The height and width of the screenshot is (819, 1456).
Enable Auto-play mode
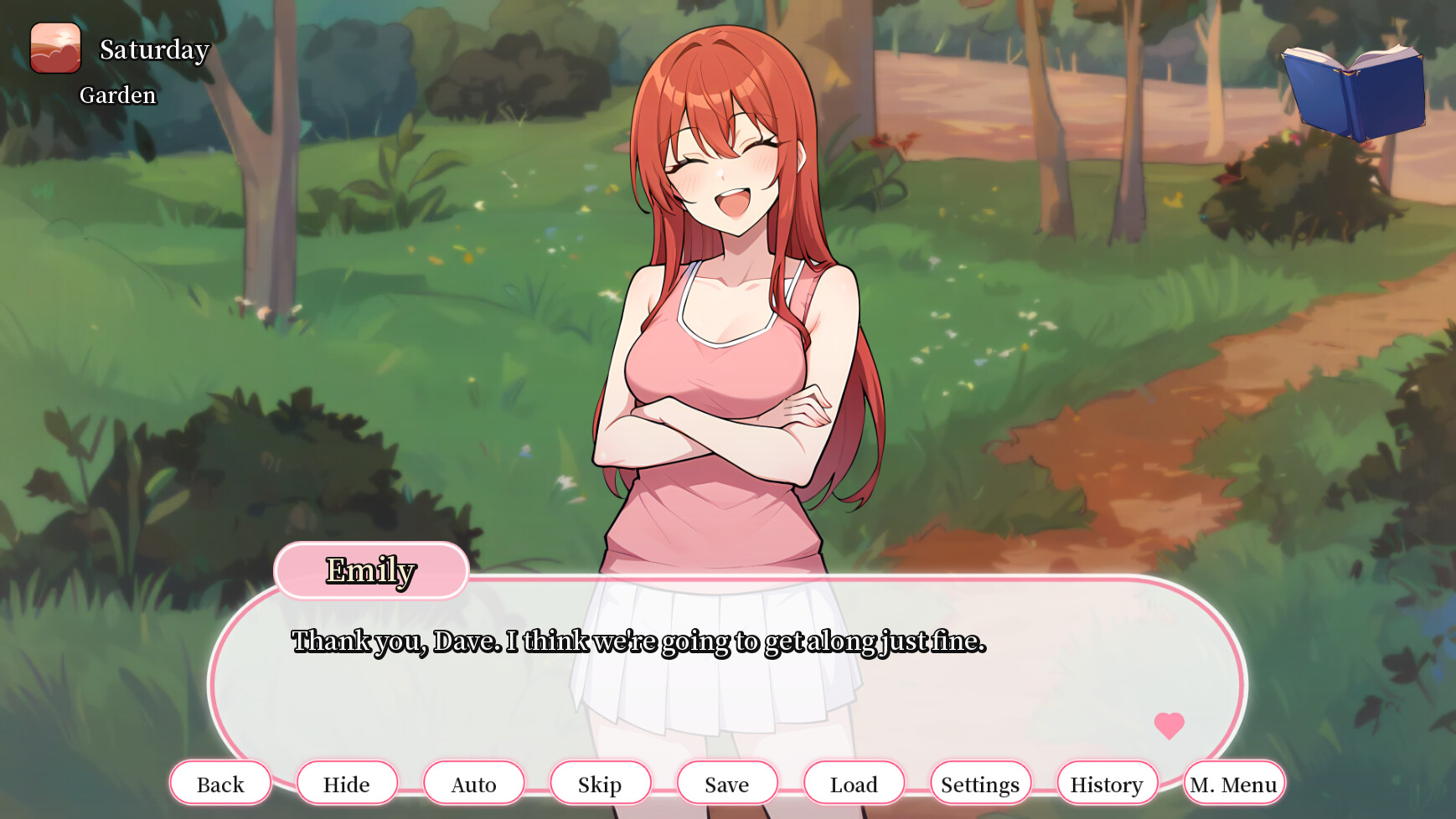pyautogui.click(x=473, y=784)
